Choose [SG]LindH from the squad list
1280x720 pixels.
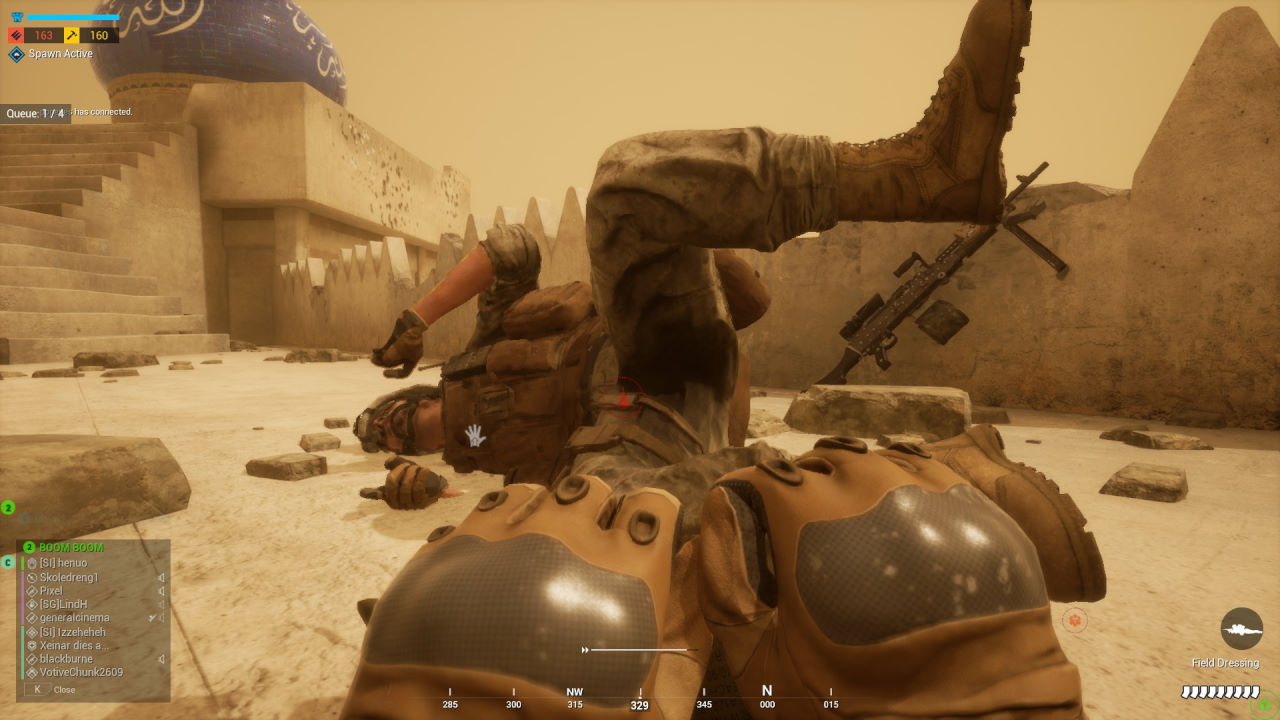63,605
